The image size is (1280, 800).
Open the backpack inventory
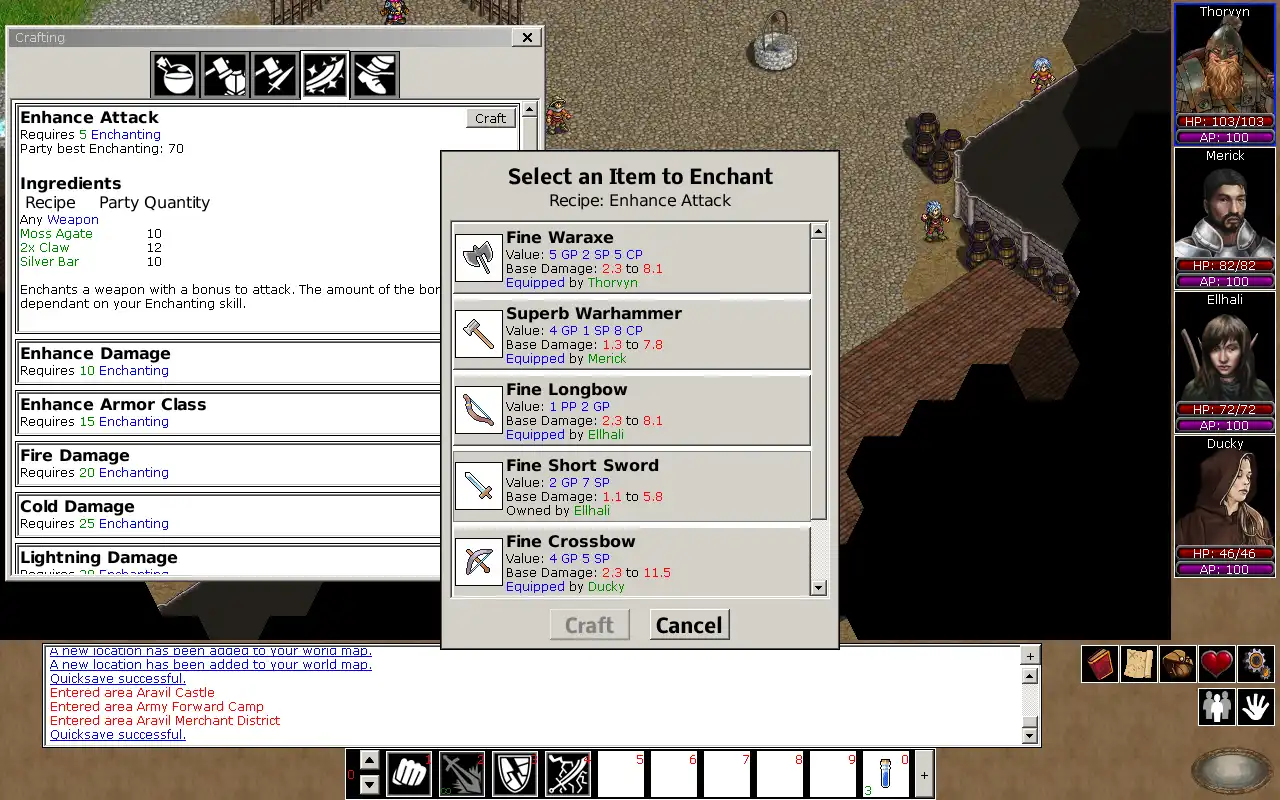coord(1178,665)
